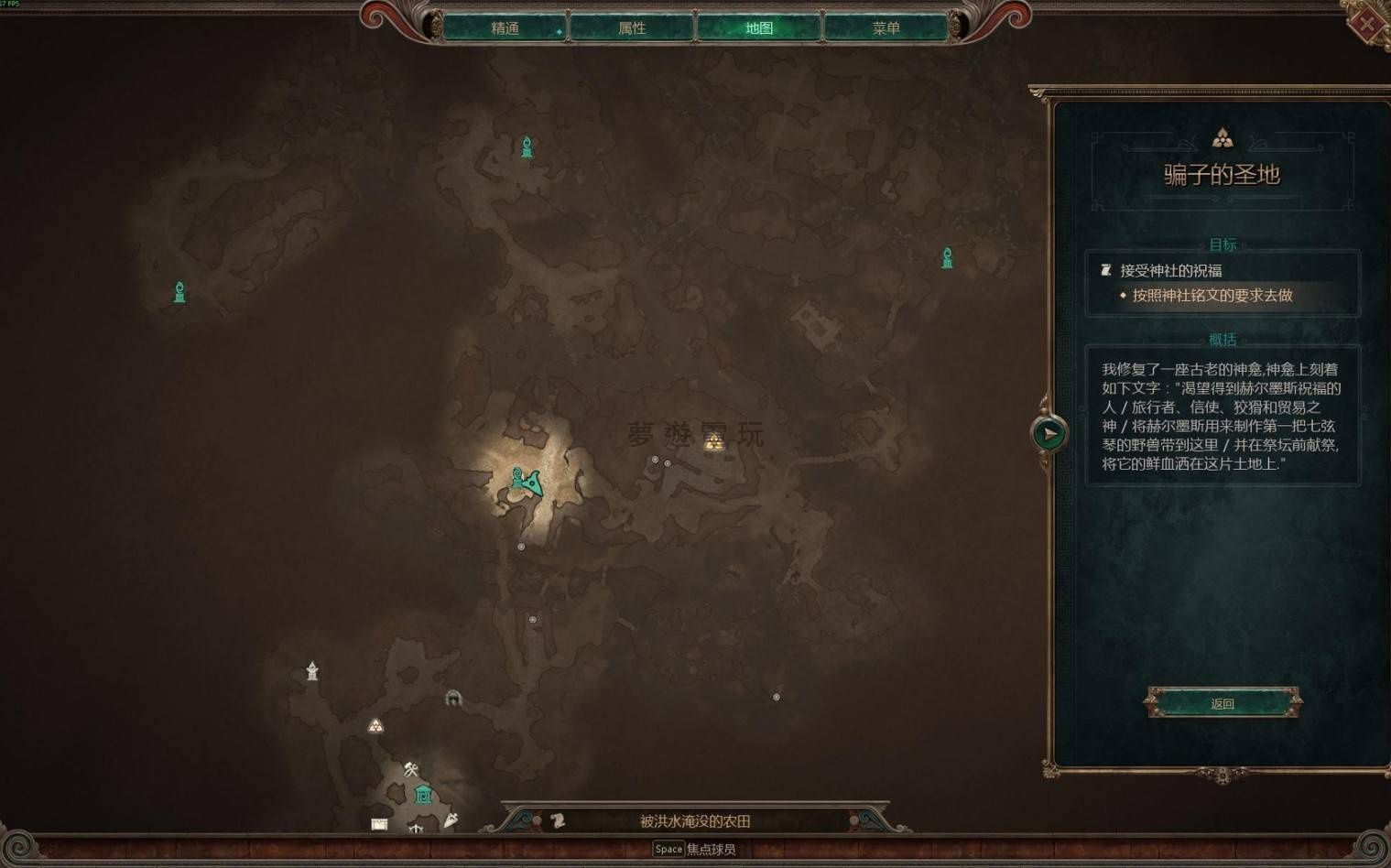Collapse the quest panel with the arrow button
The height and width of the screenshot is (868, 1391).
[1049, 433]
